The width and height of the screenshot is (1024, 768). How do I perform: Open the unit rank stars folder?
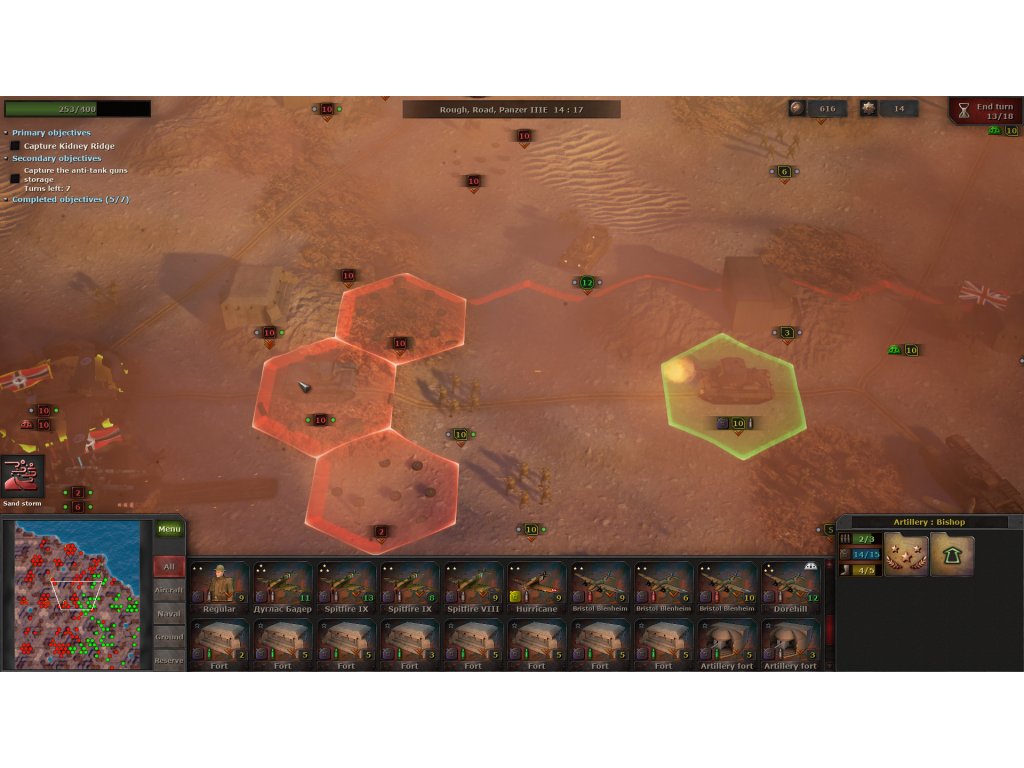[905, 555]
